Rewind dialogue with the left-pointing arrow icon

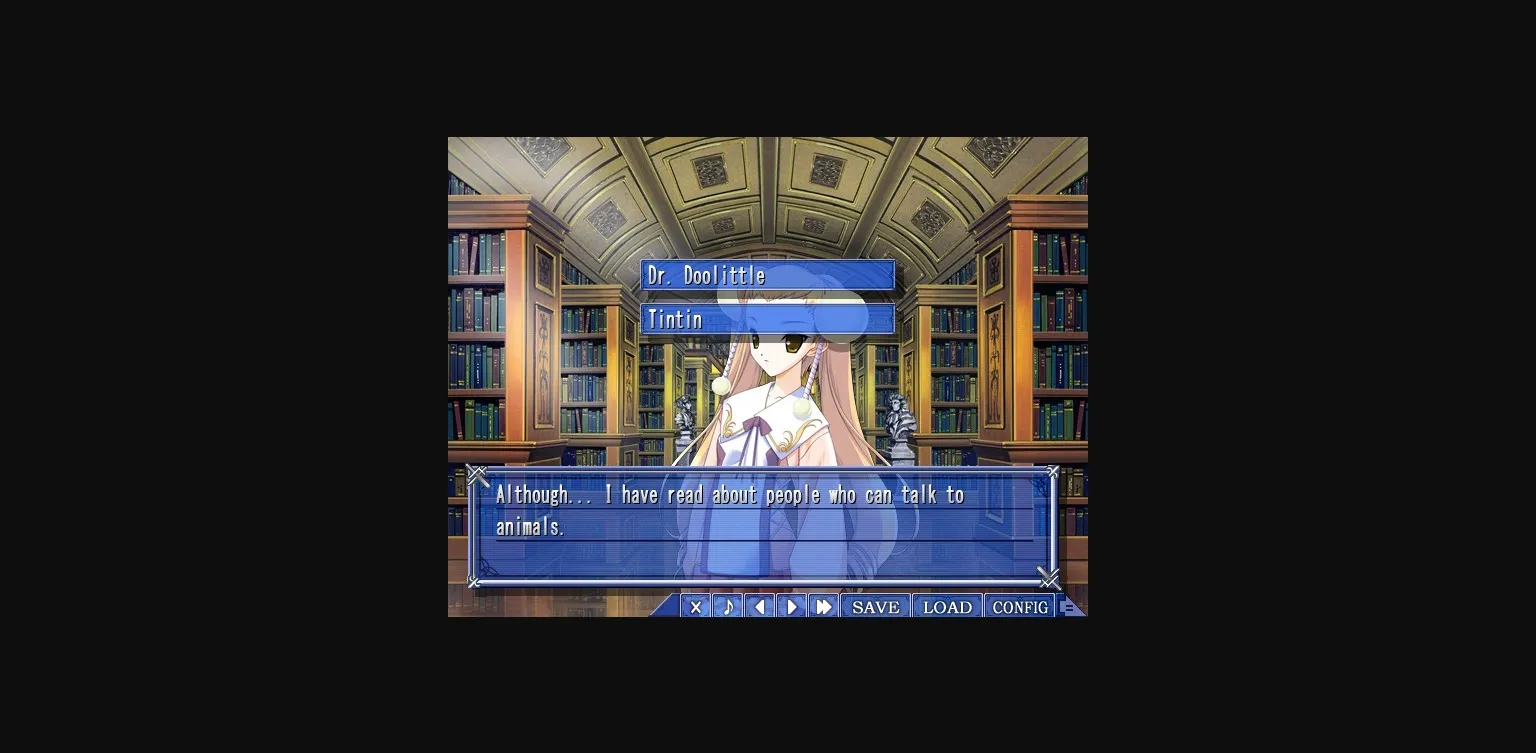pos(759,606)
